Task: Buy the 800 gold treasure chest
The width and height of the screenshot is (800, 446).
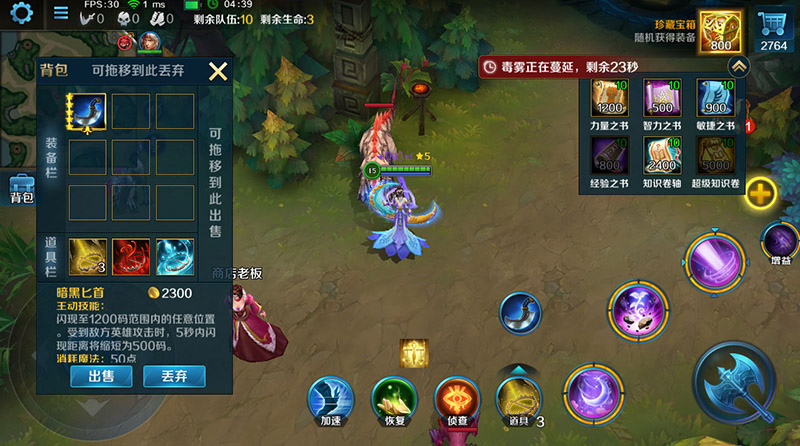Action: [x=720, y=32]
